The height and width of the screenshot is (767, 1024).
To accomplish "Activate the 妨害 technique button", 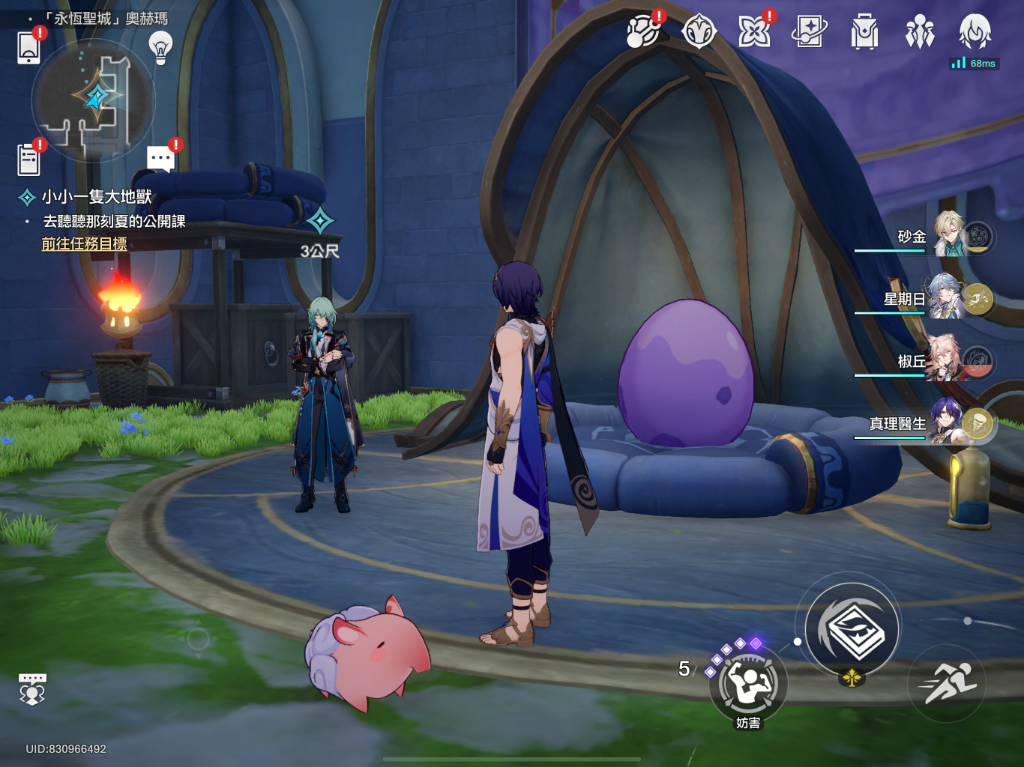I will [747, 685].
